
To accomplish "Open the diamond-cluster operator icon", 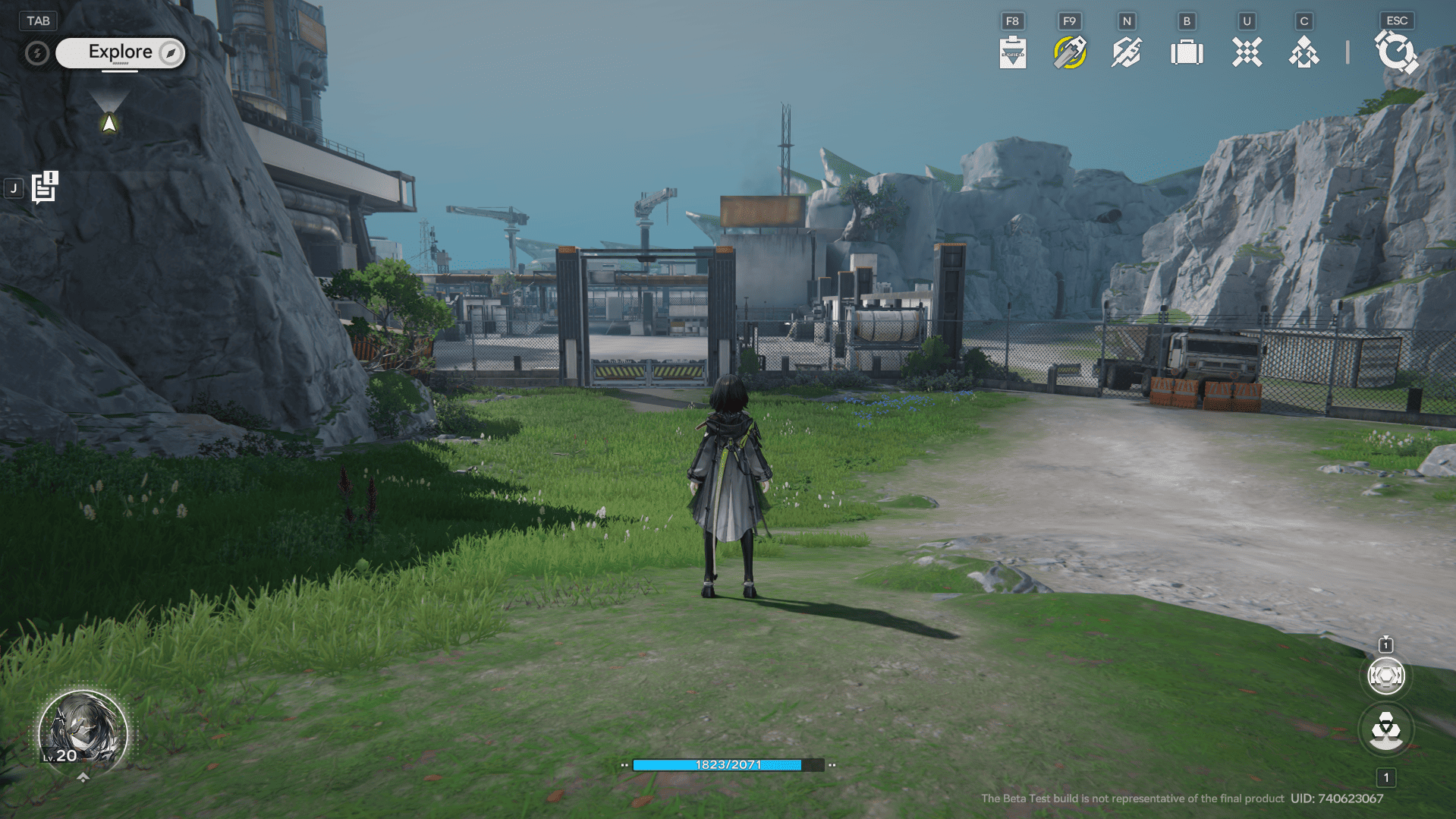I will pyautogui.click(x=1303, y=52).
